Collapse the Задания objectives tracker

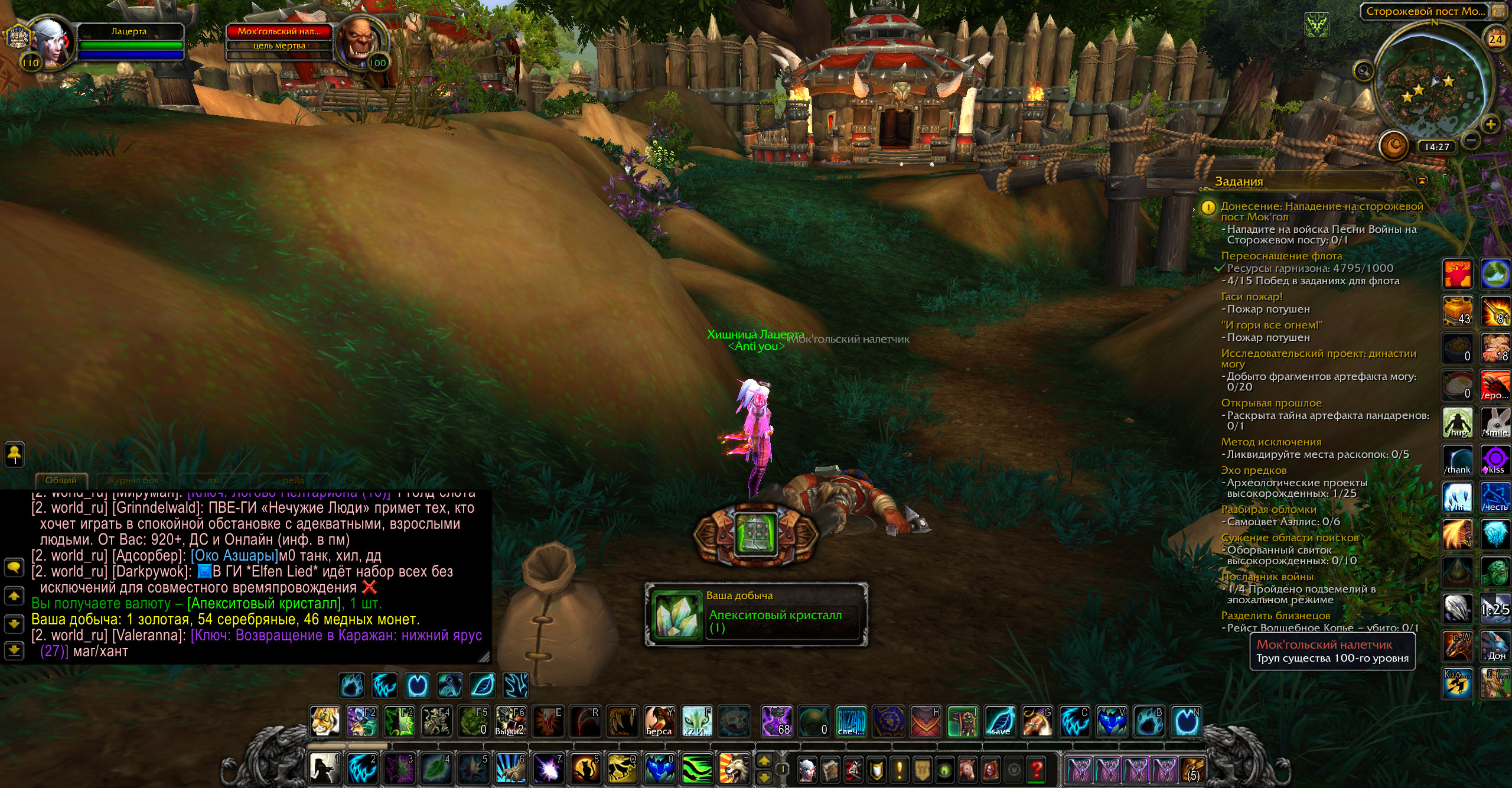click(x=1422, y=180)
